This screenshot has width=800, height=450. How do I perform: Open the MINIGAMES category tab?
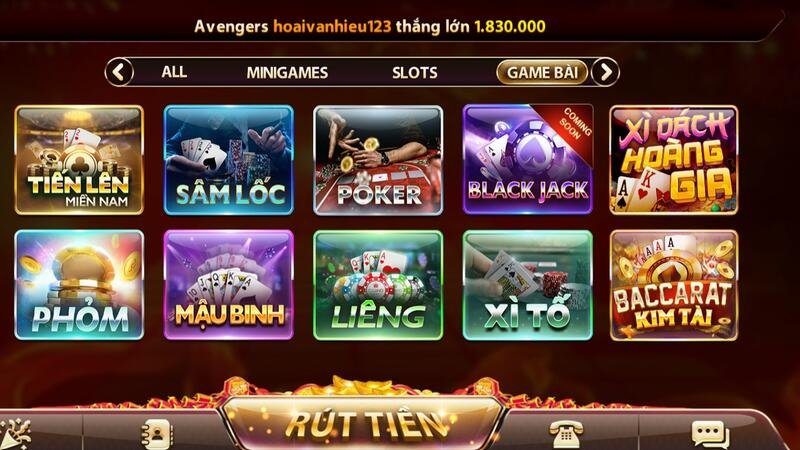(x=287, y=72)
